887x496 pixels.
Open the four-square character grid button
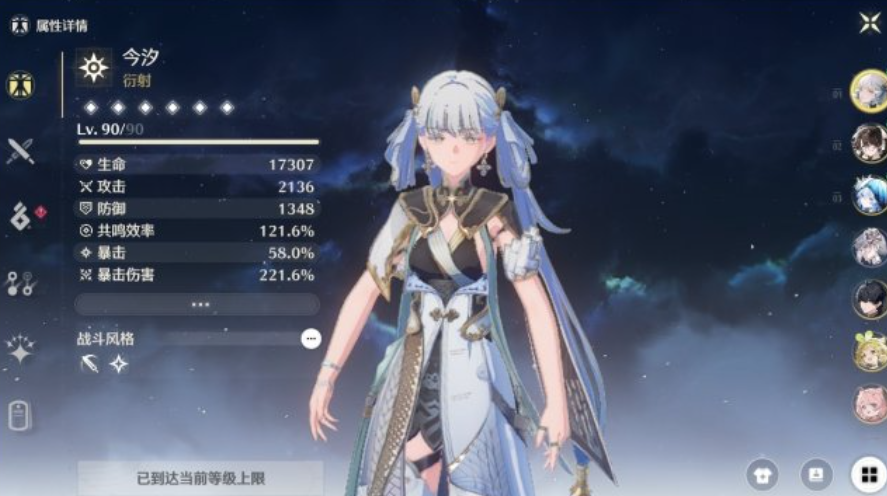[866, 473]
